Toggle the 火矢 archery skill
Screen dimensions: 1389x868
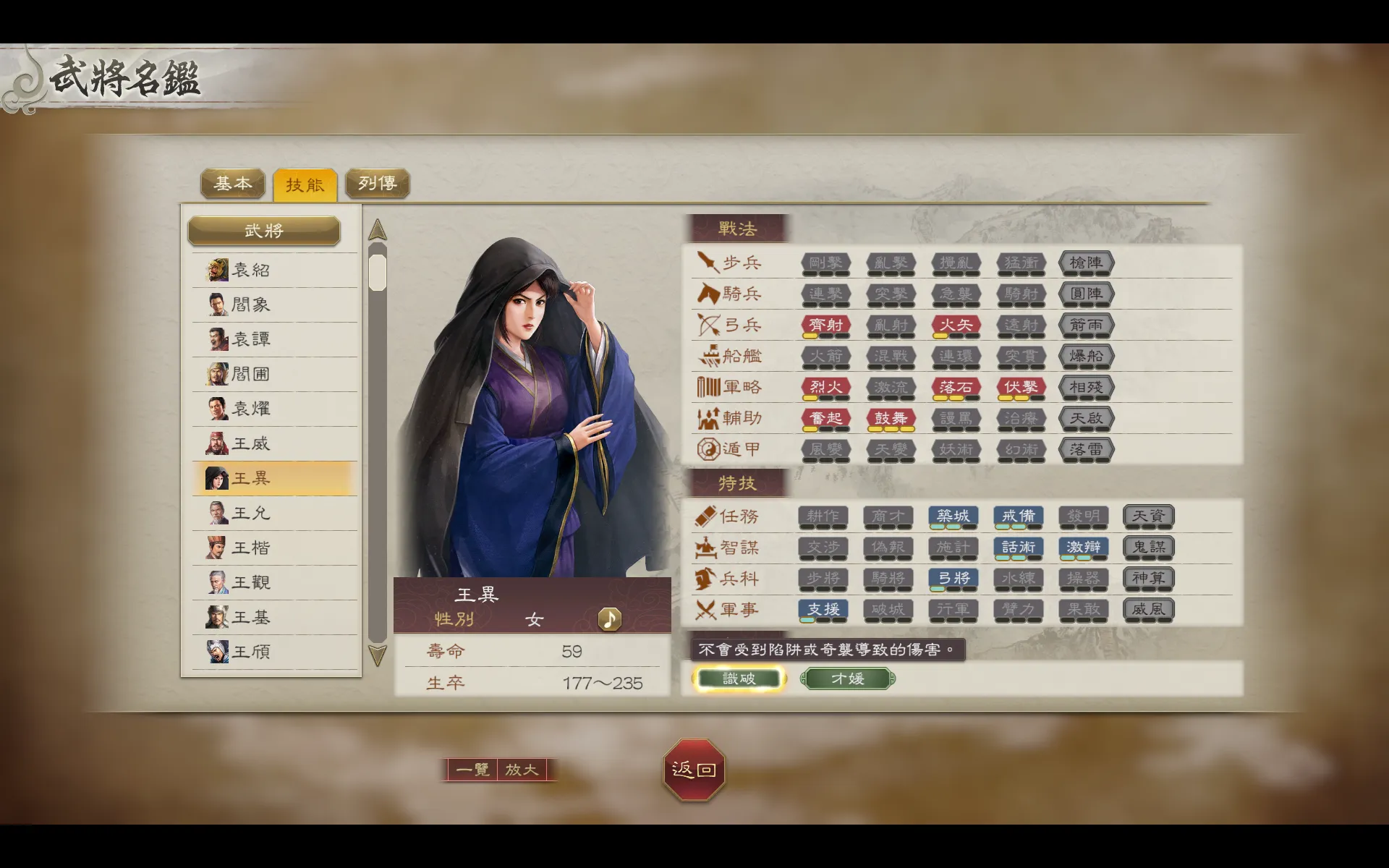pyautogui.click(x=956, y=325)
